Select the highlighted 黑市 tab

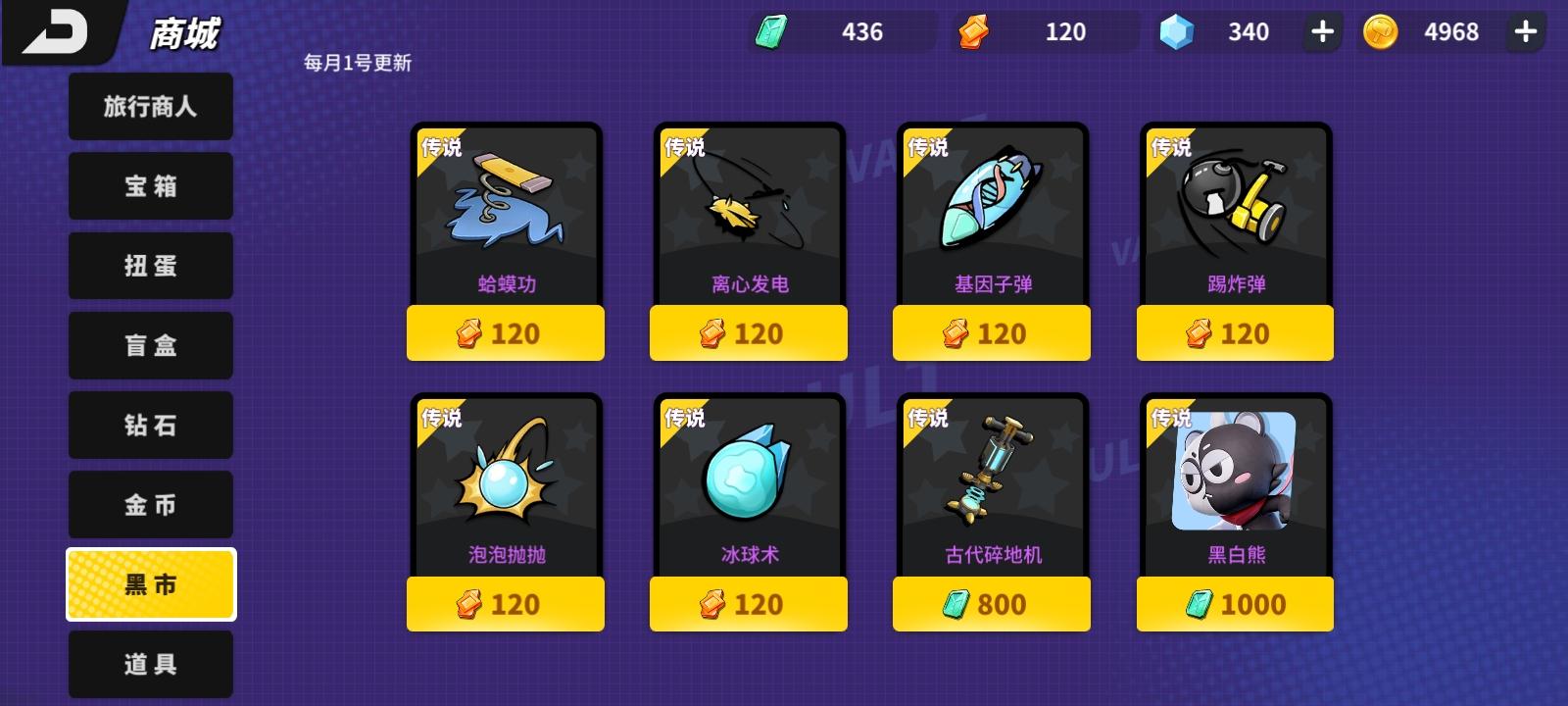(150, 583)
